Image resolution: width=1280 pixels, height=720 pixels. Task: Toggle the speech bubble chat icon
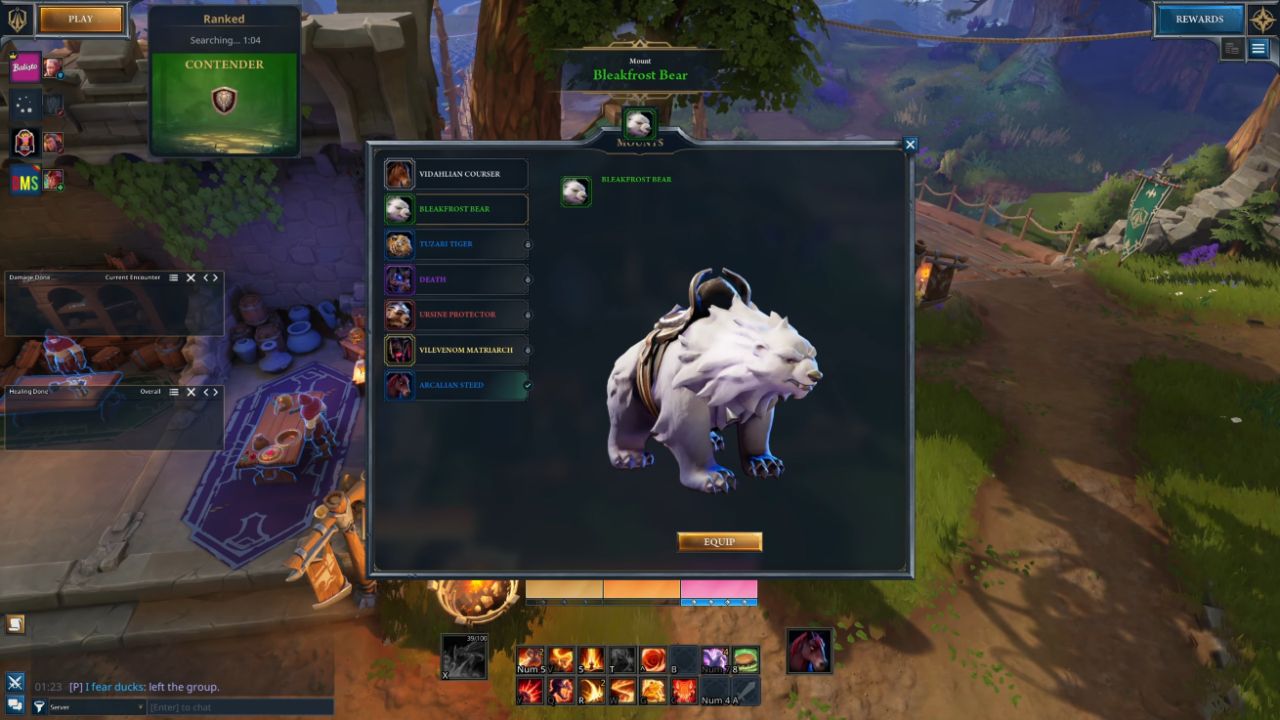(x=16, y=705)
